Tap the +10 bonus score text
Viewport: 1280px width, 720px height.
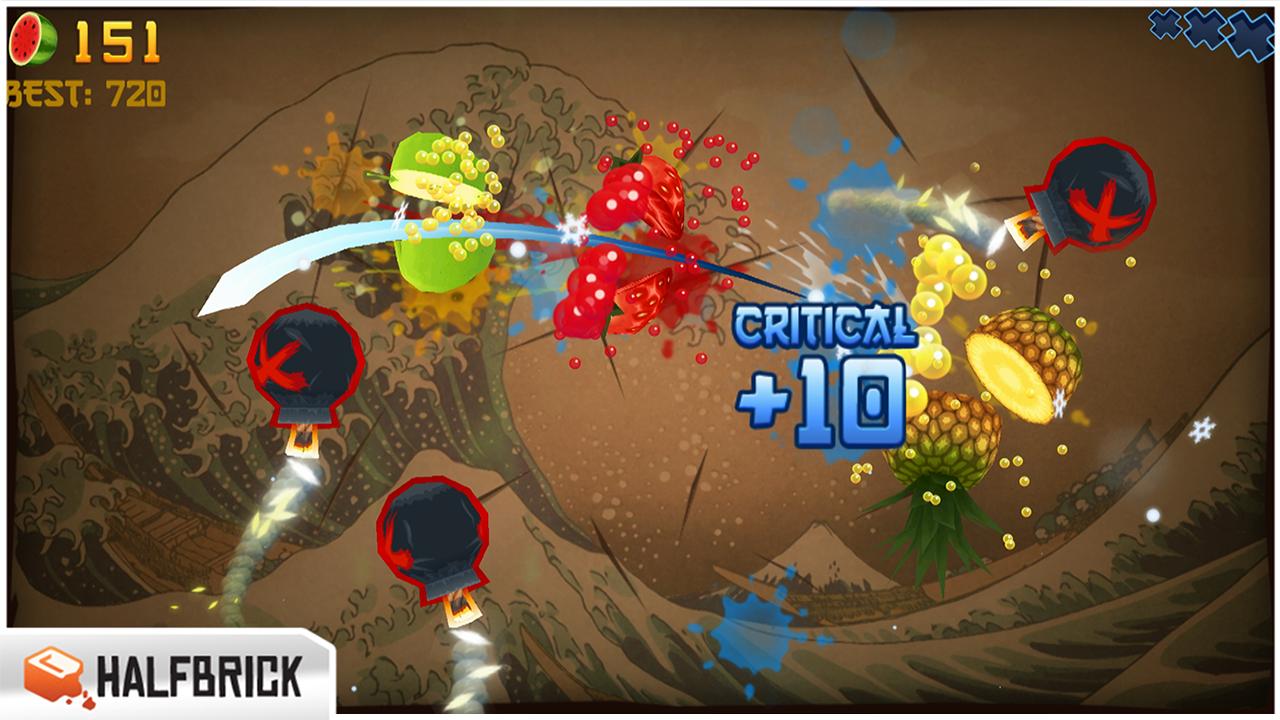coord(818,400)
